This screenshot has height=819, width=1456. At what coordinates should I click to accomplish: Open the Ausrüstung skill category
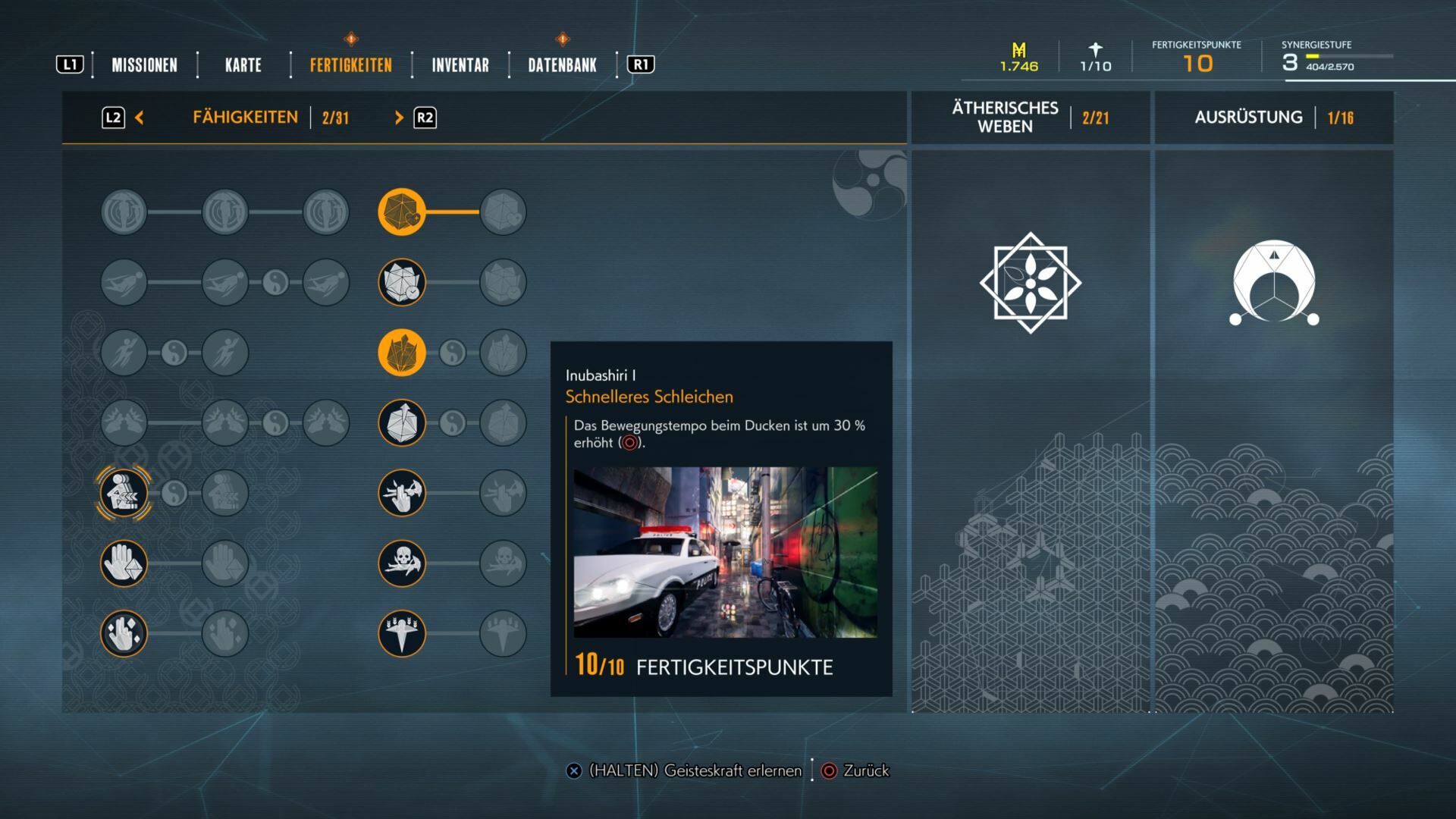click(x=1248, y=118)
